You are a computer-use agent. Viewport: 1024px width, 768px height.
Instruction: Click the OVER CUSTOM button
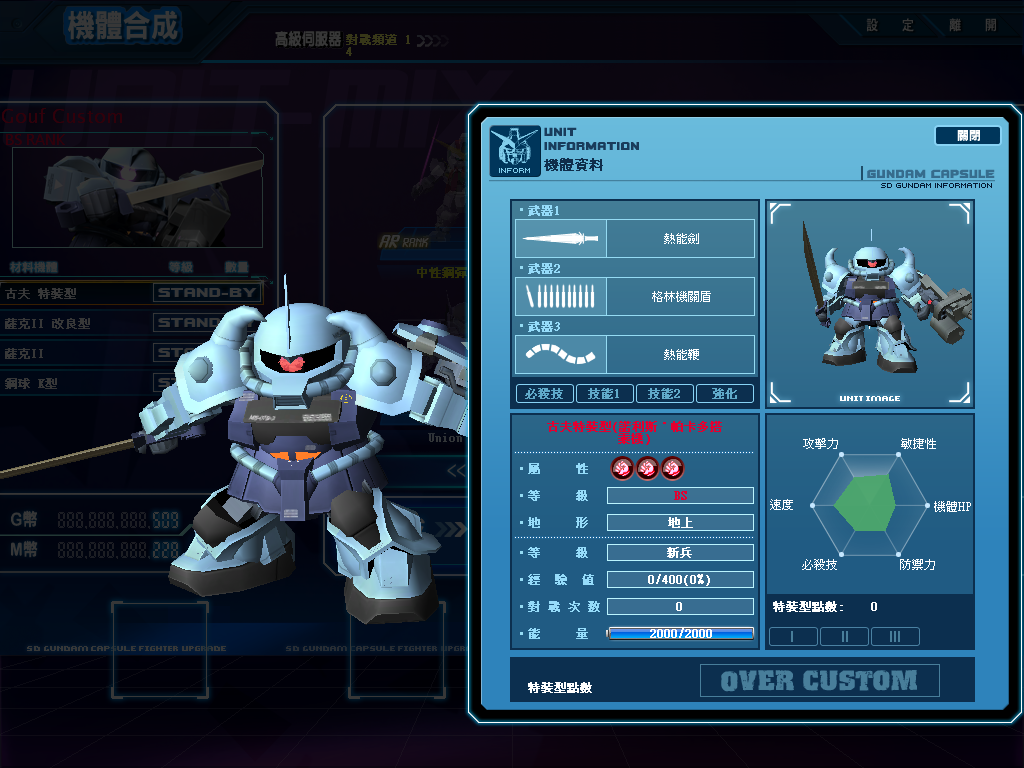pos(819,681)
